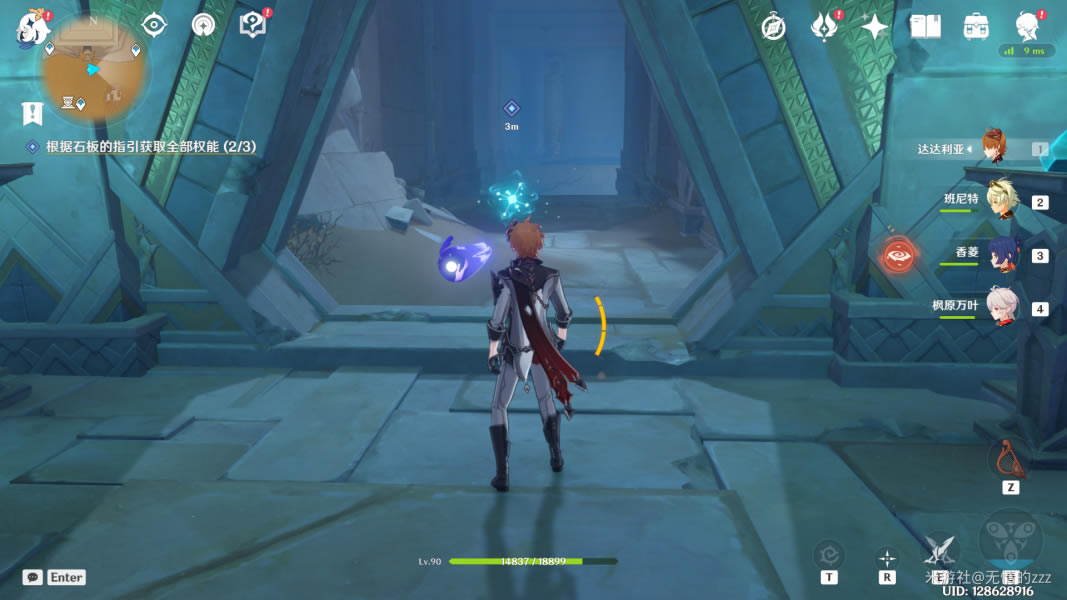Switch to party member 香菱
This screenshot has height=600, width=1067.
coord(1001,253)
